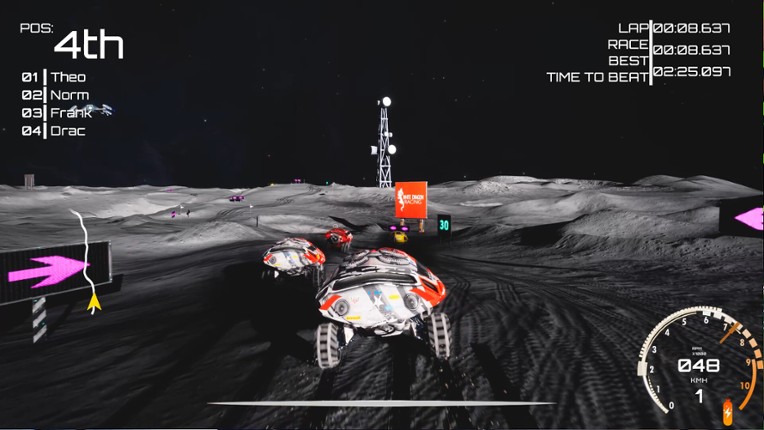Select Norm in the race standings
The width and height of the screenshot is (764, 430).
point(69,95)
